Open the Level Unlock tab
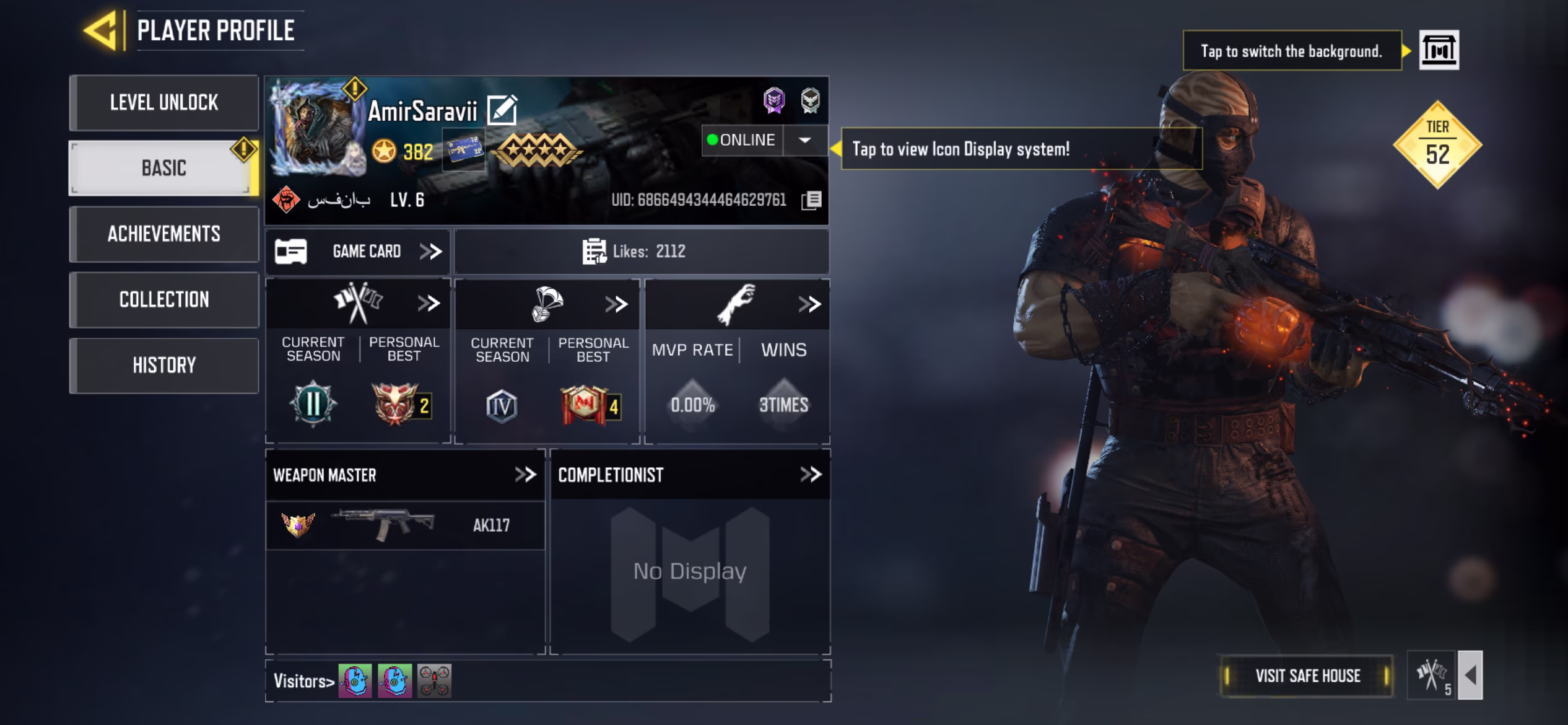 coord(163,103)
